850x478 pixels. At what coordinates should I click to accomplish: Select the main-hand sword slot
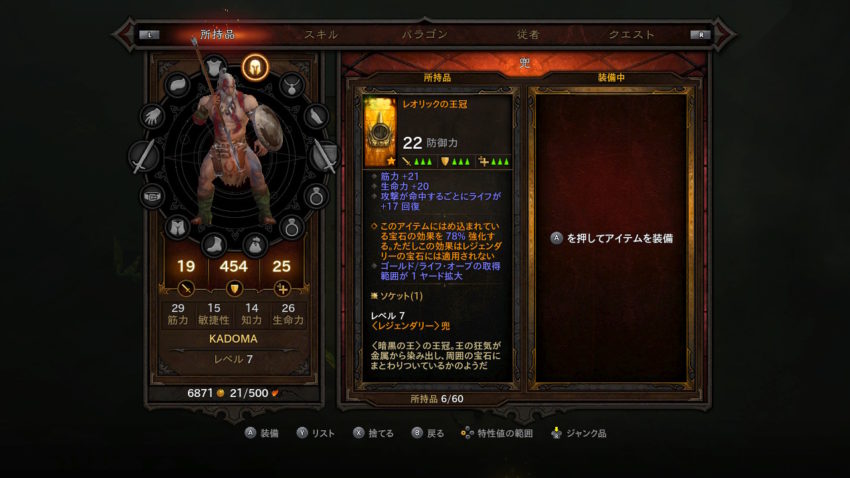[x=145, y=156]
